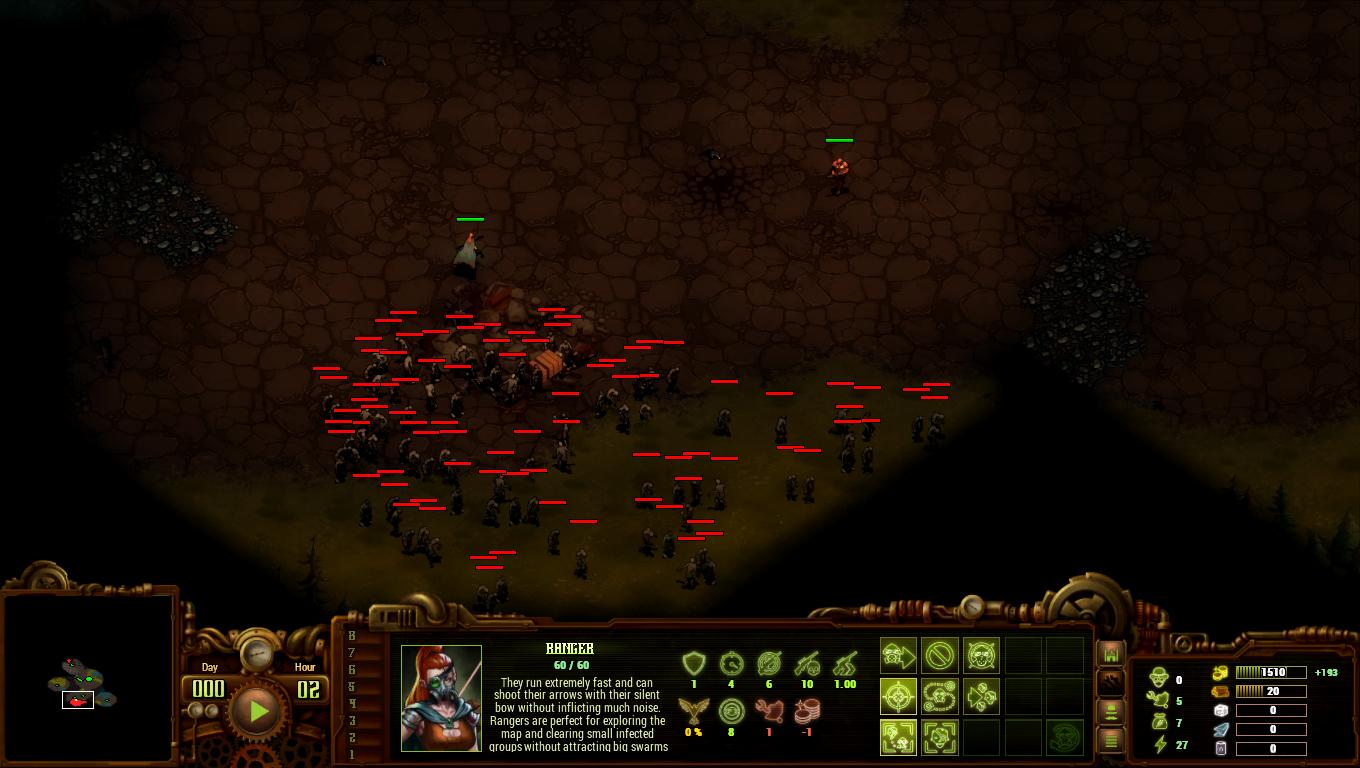Toggle the two-soldier bracket selection command

[x=898, y=737]
